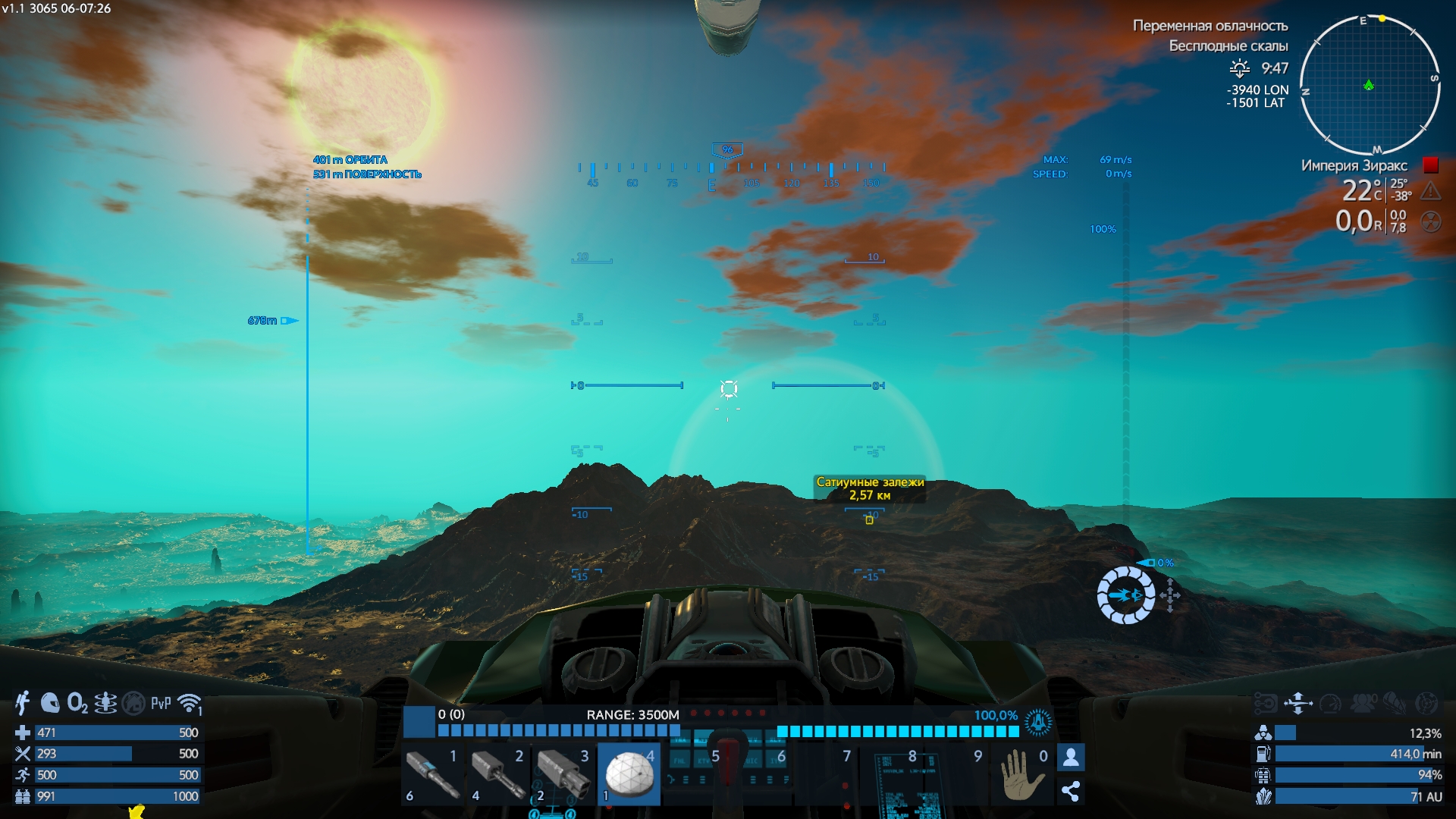Viewport: 1456px width, 819px height.
Task: Toggle the helmet icon
Action: click(x=50, y=703)
